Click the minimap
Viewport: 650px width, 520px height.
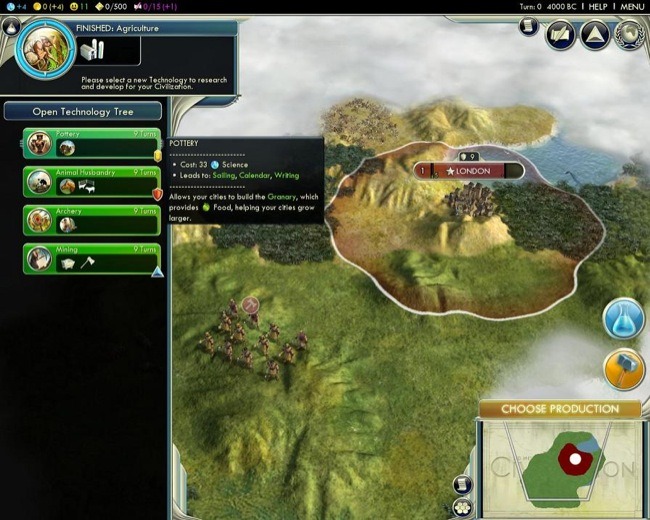560,465
